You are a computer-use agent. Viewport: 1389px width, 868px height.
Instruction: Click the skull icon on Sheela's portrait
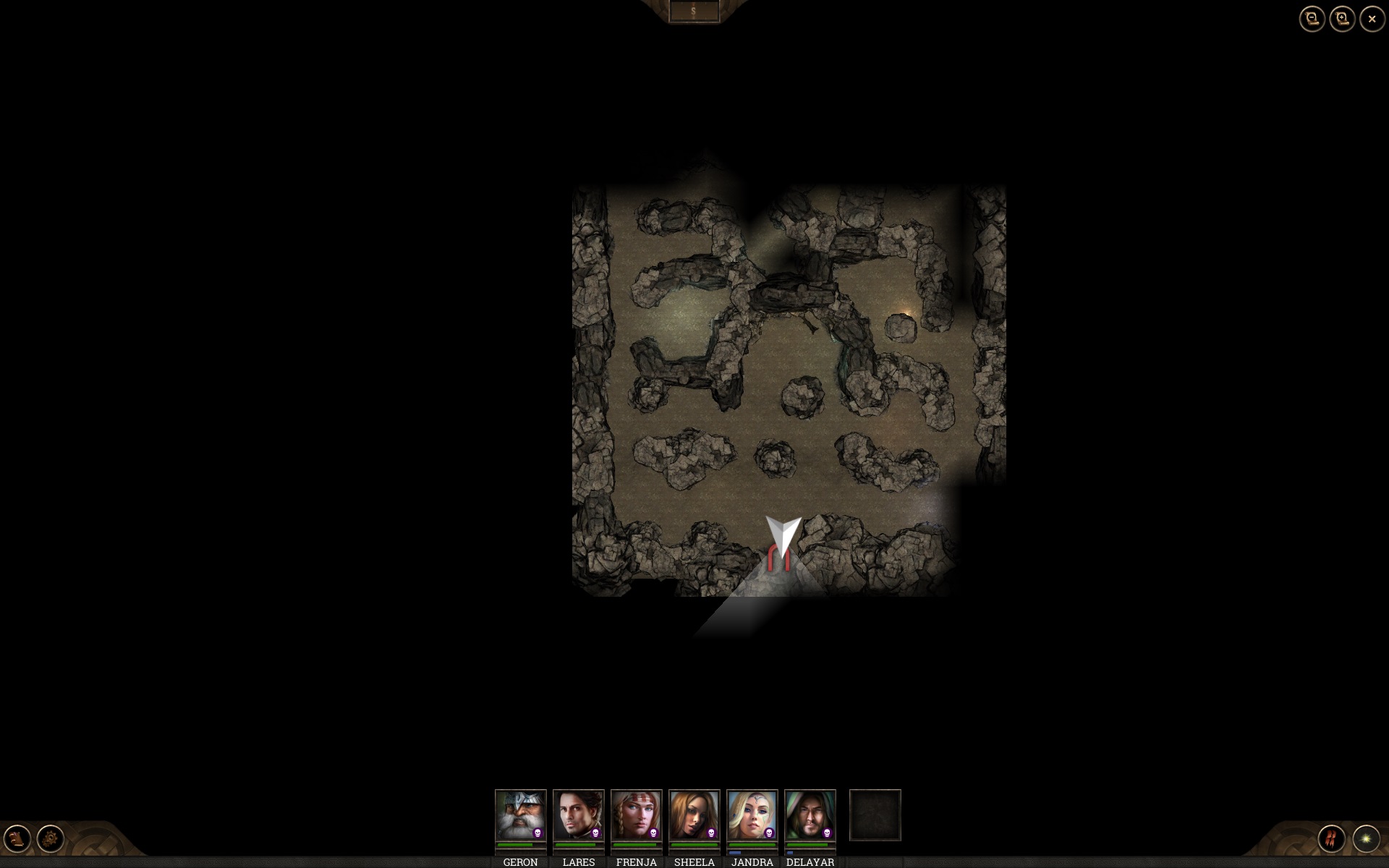[712, 833]
